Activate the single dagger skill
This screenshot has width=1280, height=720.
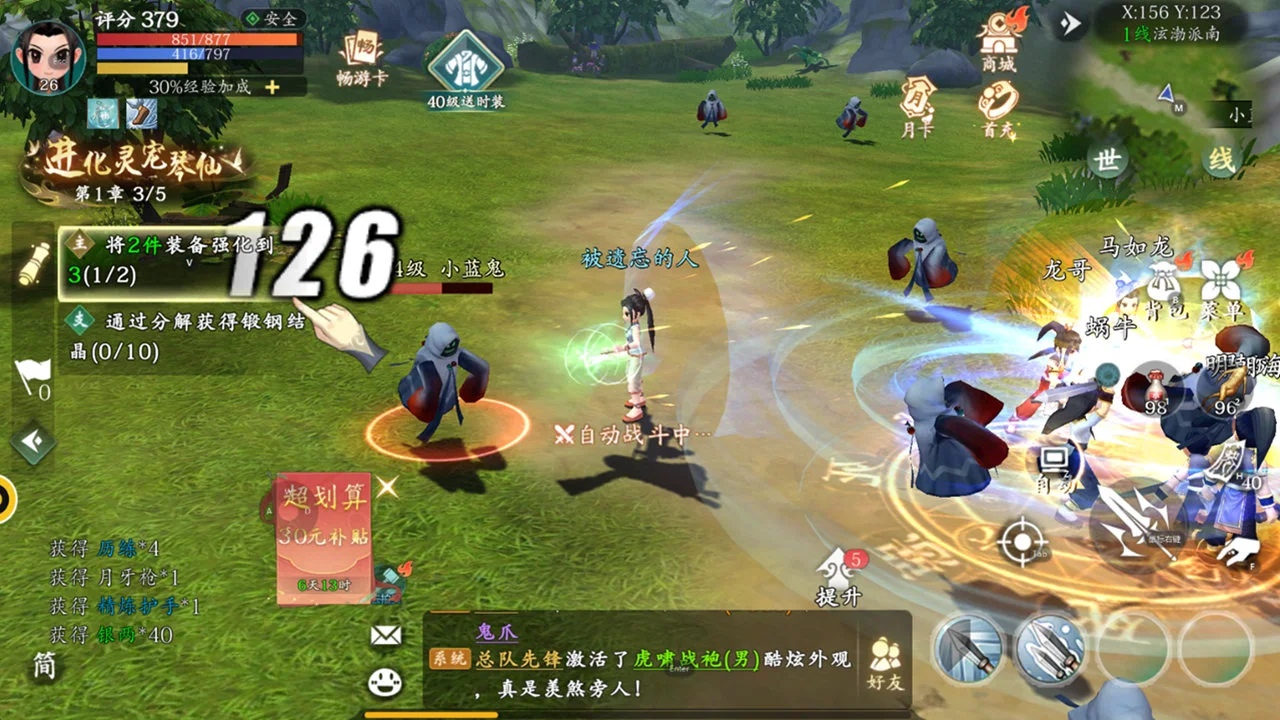pos(968,648)
